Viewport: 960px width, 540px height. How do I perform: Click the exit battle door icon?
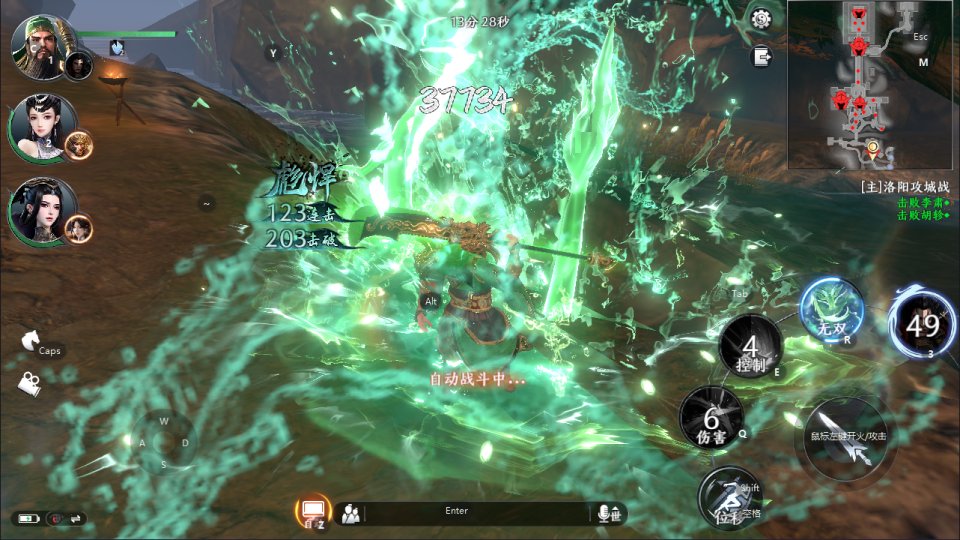(763, 56)
